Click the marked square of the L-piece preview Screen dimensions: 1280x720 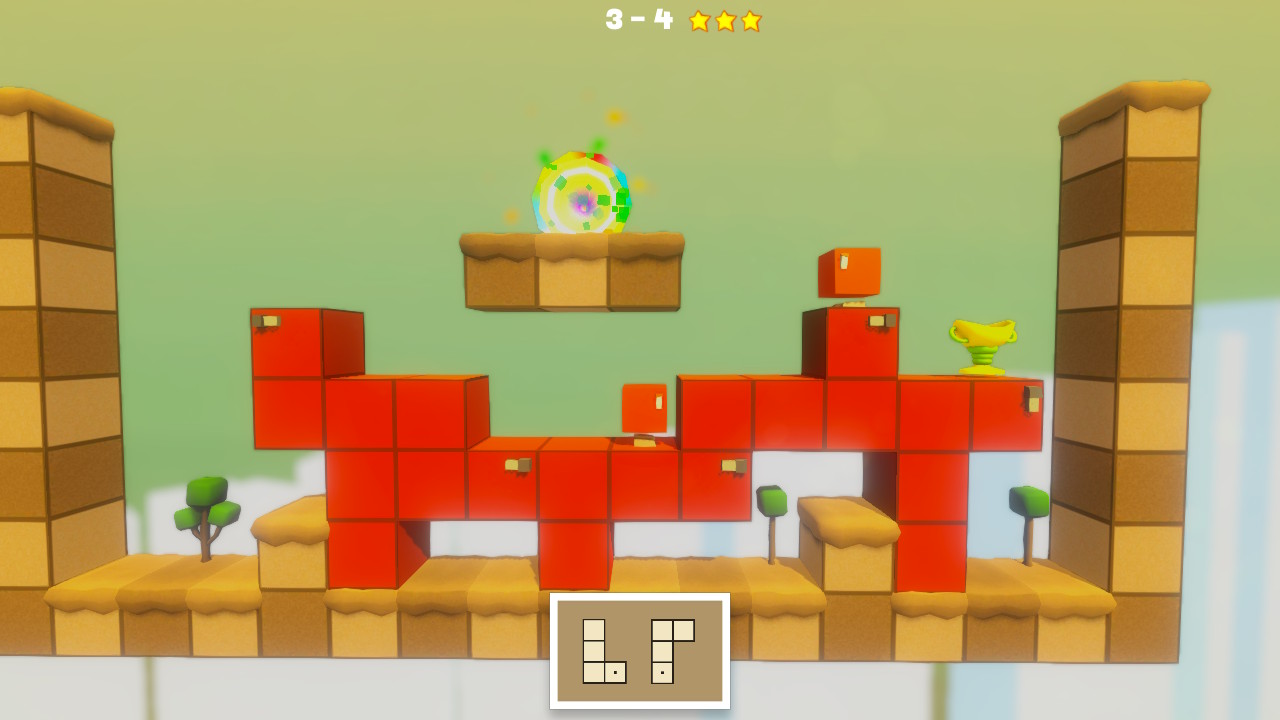615,672
